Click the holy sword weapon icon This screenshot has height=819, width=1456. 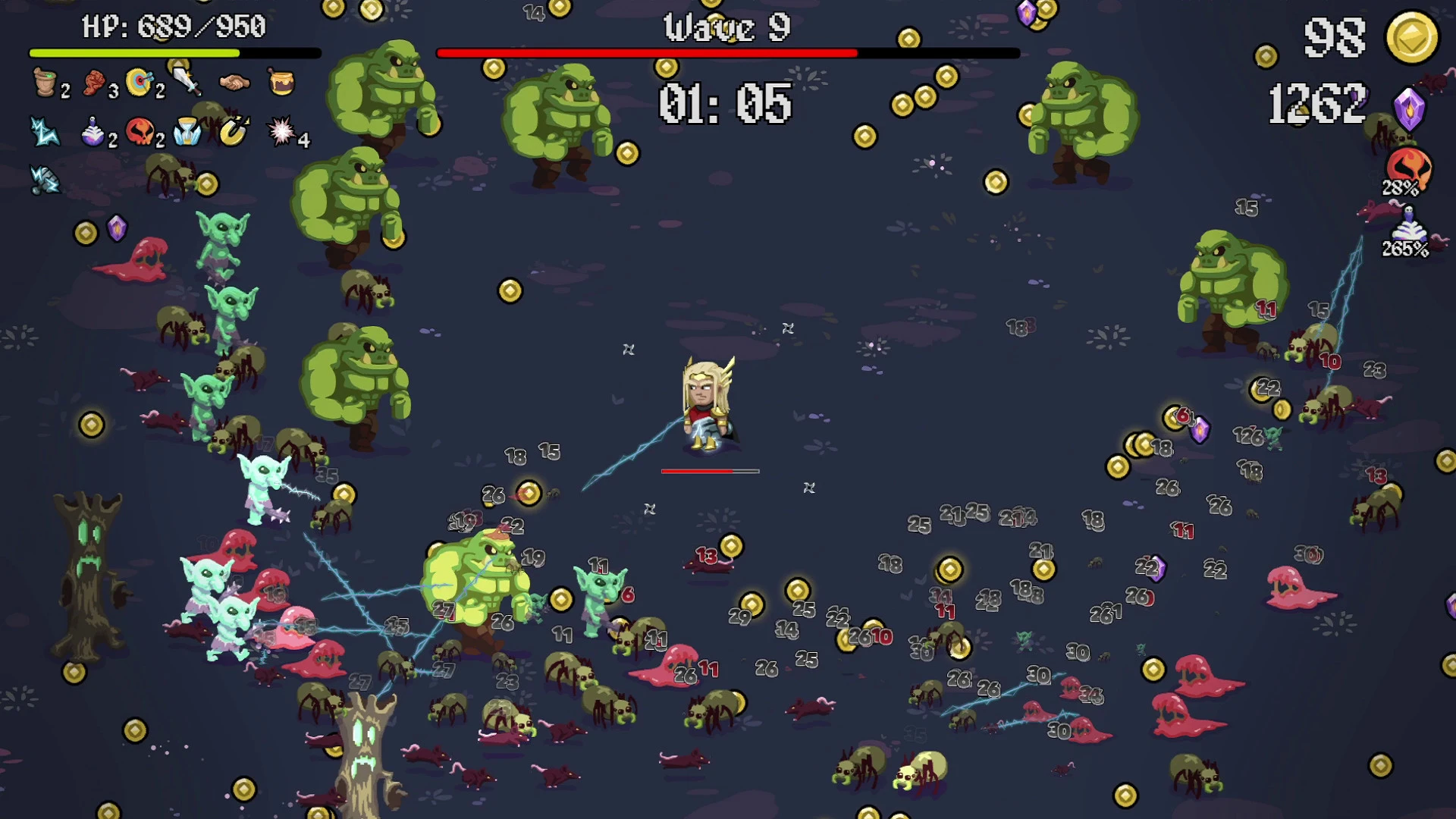pyautogui.click(x=184, y=82)
